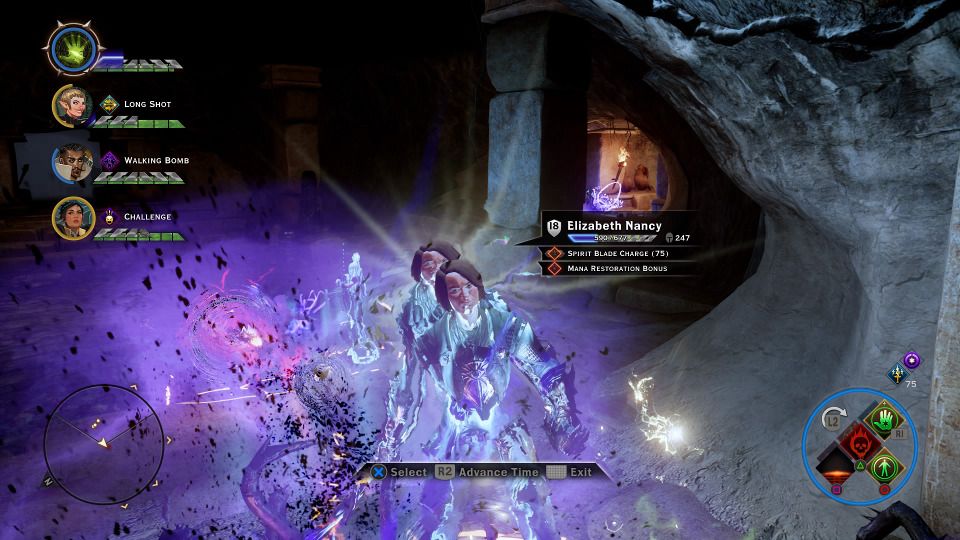Select the blue spirit blade charge icon
The height and width of the screenshot is (540, 960).
coord(897,374)
